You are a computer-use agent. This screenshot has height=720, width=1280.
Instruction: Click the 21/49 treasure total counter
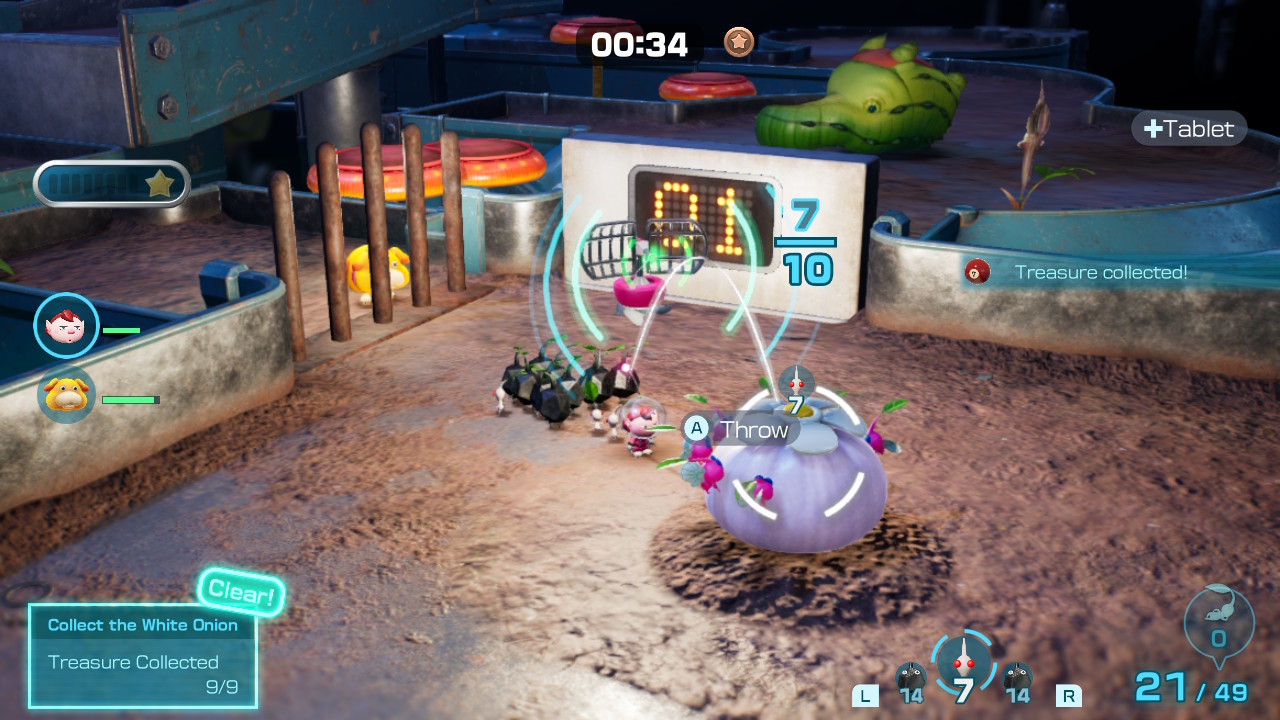click(x=1189, y=687)
